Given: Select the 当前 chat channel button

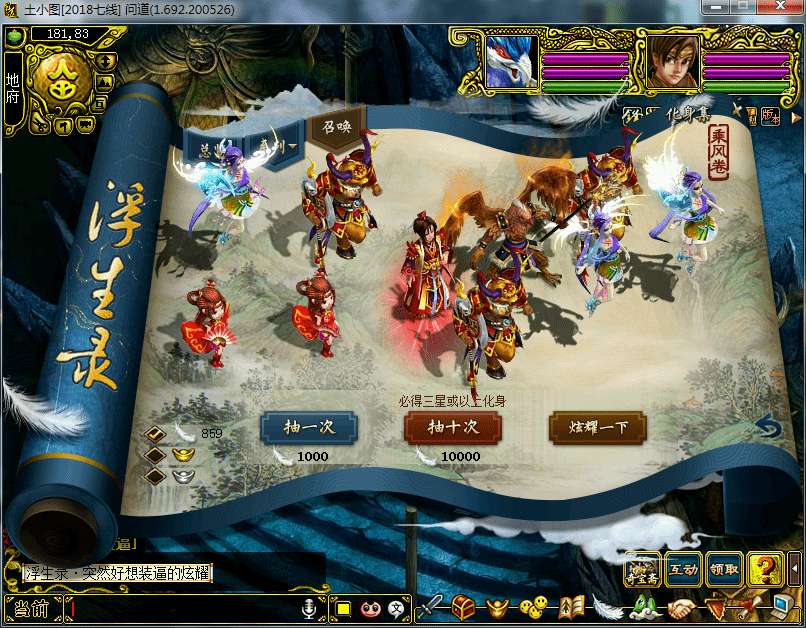Looking at the screenshot, I should (x=32, y=608).
